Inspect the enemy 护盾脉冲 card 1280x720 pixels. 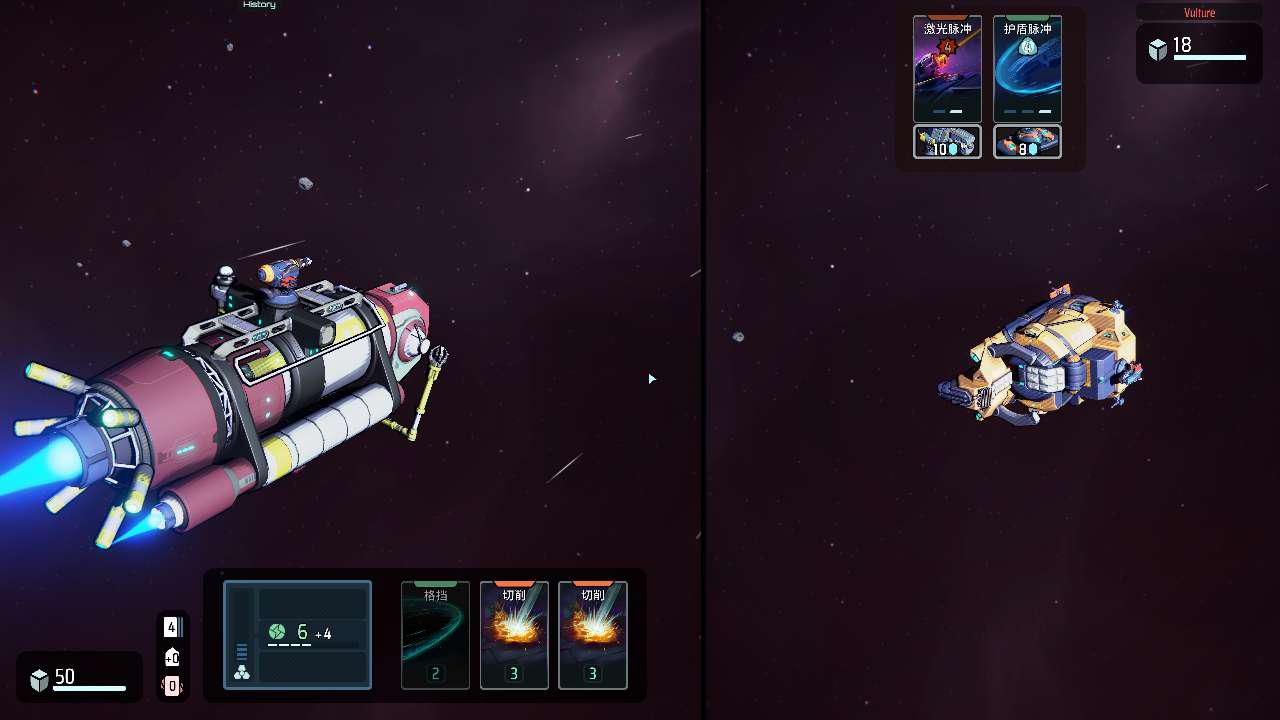1027,68
